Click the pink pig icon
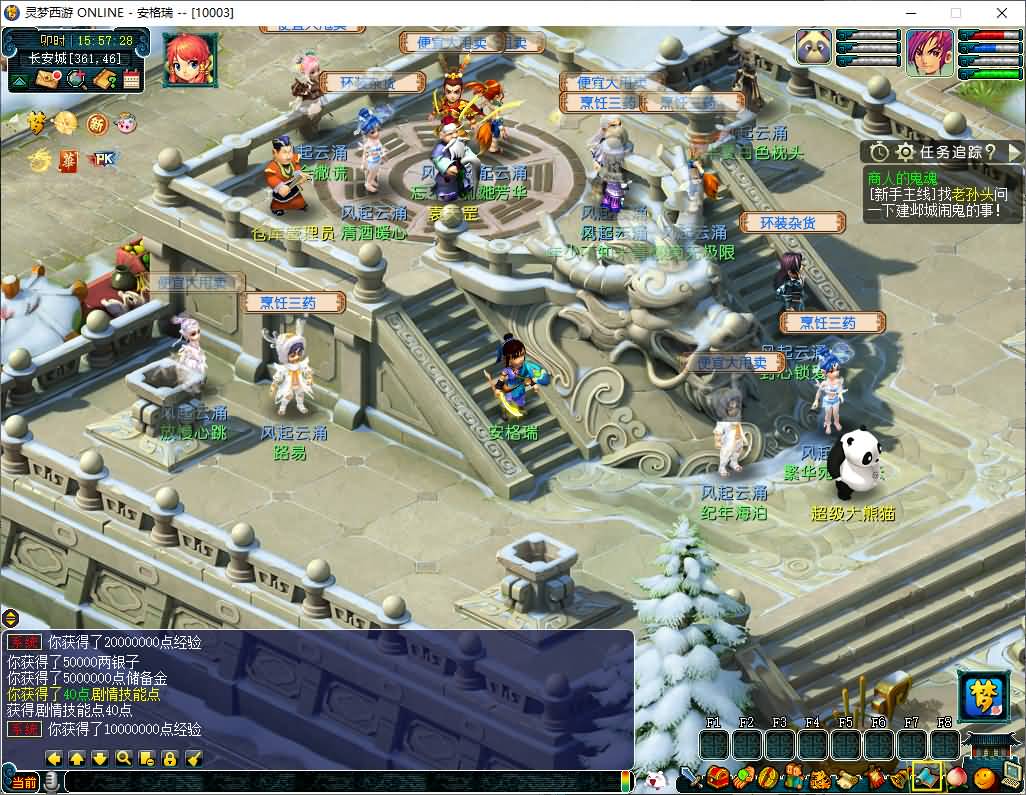Screen dimensions: 1026x795 click(126, 123)
